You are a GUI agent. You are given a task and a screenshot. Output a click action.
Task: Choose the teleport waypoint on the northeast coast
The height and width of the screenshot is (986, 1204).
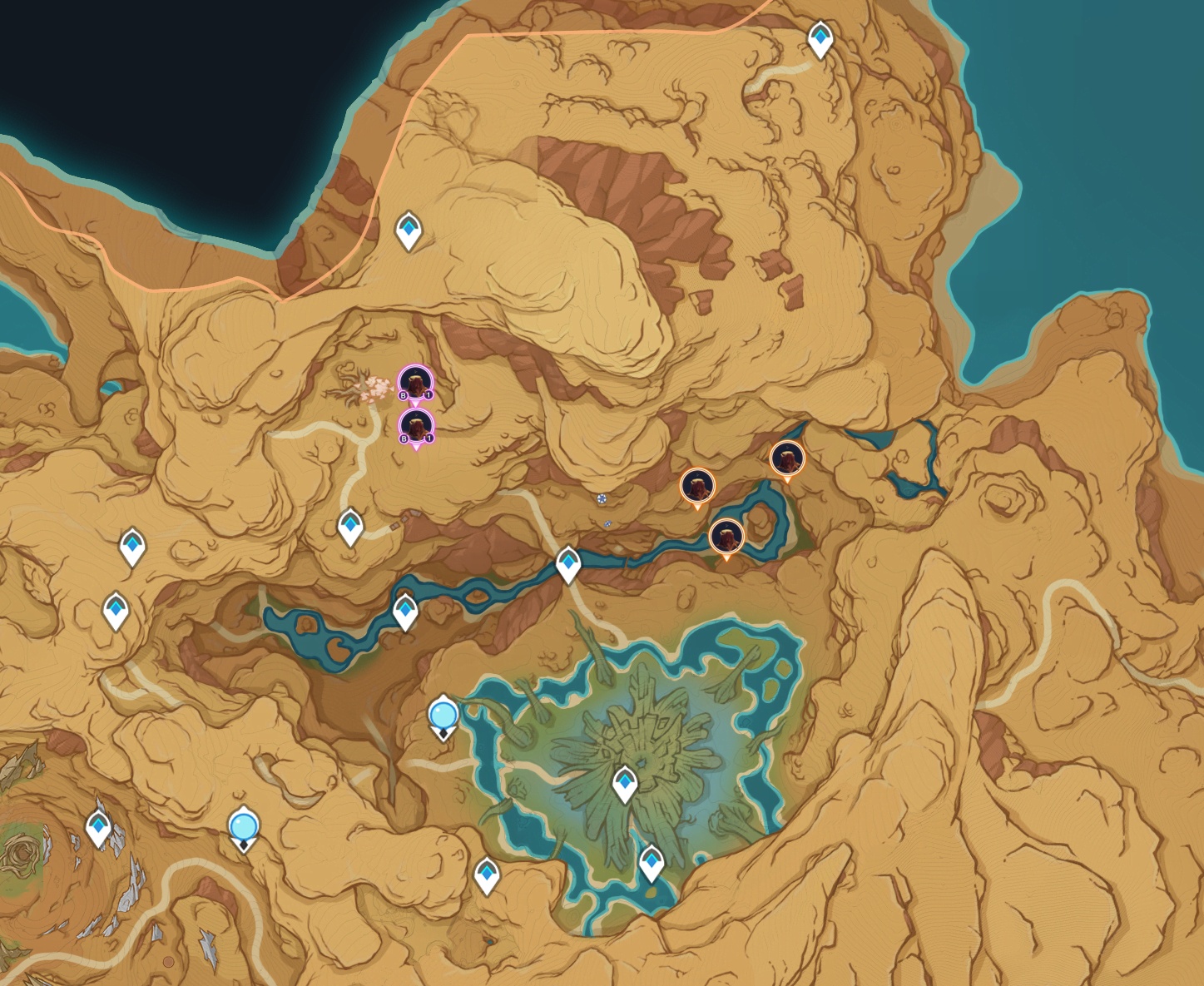click(x=821, y=37)
